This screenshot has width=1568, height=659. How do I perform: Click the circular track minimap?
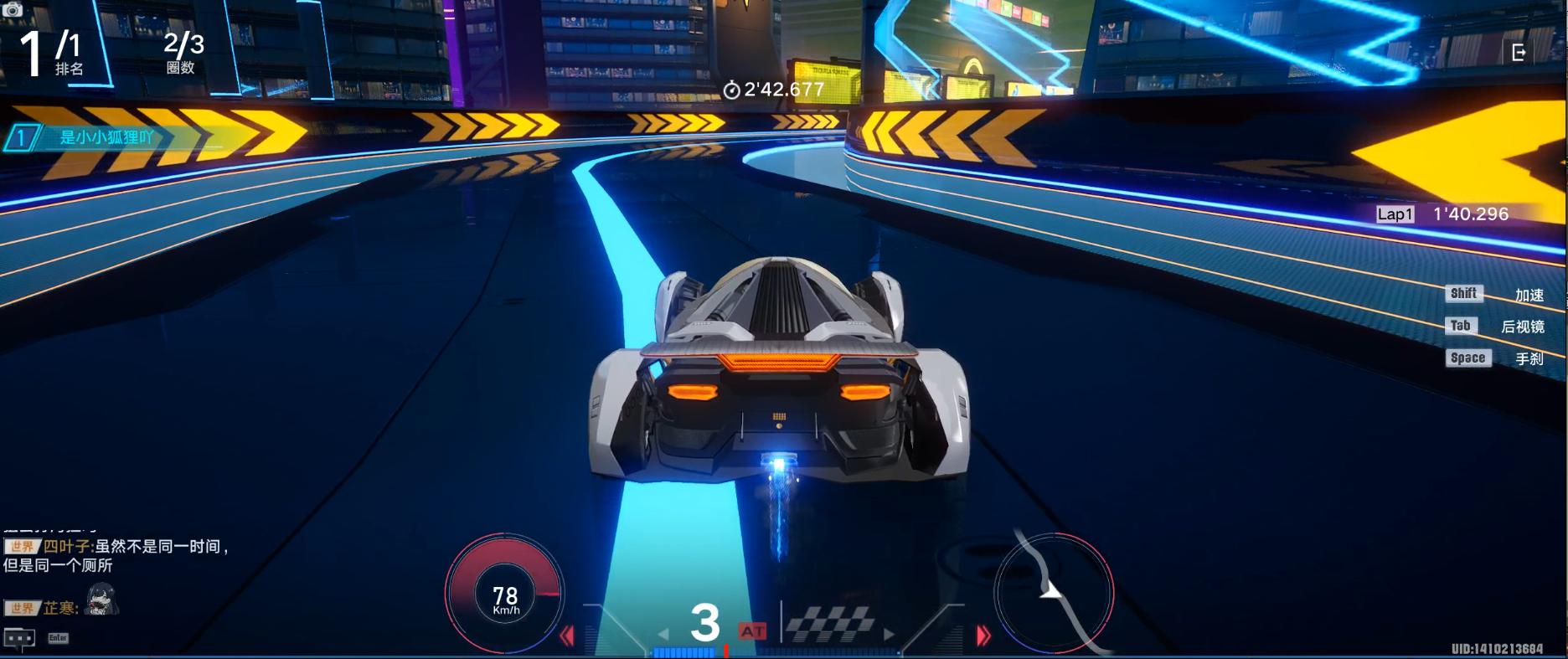(x=1054, y=591)
